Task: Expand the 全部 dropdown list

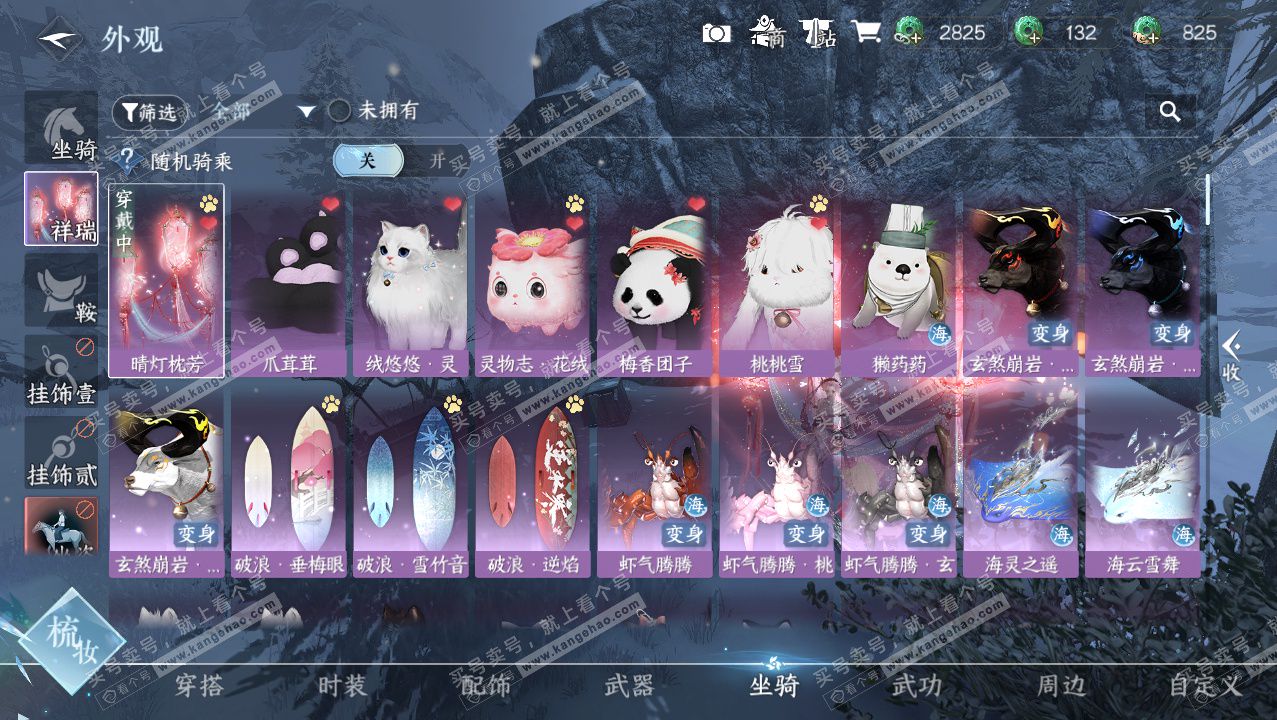Action: click(x=306, y=111)
